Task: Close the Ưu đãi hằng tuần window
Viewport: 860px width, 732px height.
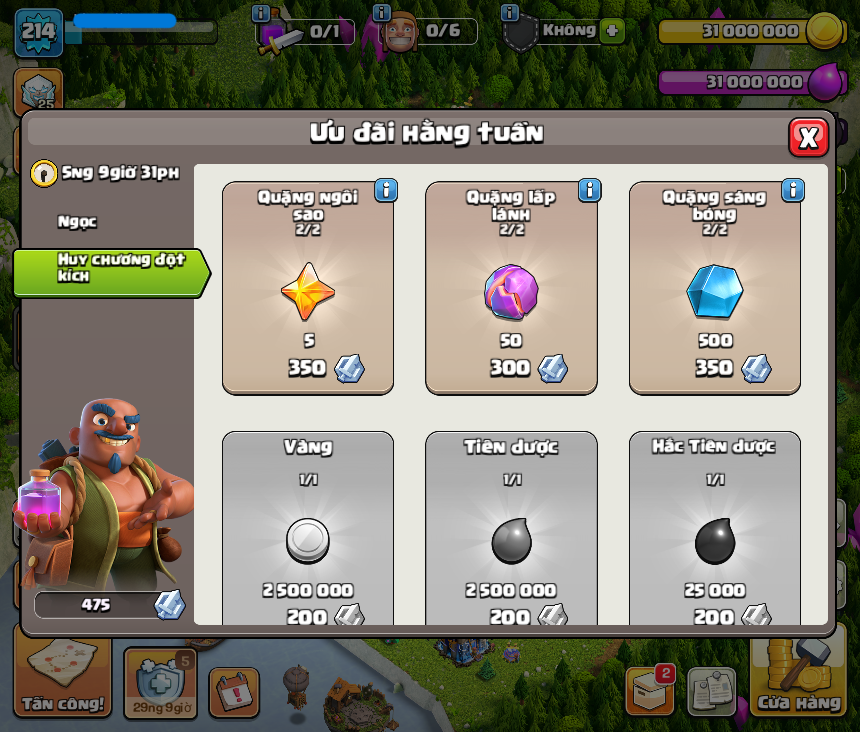Action: point(808,137)
